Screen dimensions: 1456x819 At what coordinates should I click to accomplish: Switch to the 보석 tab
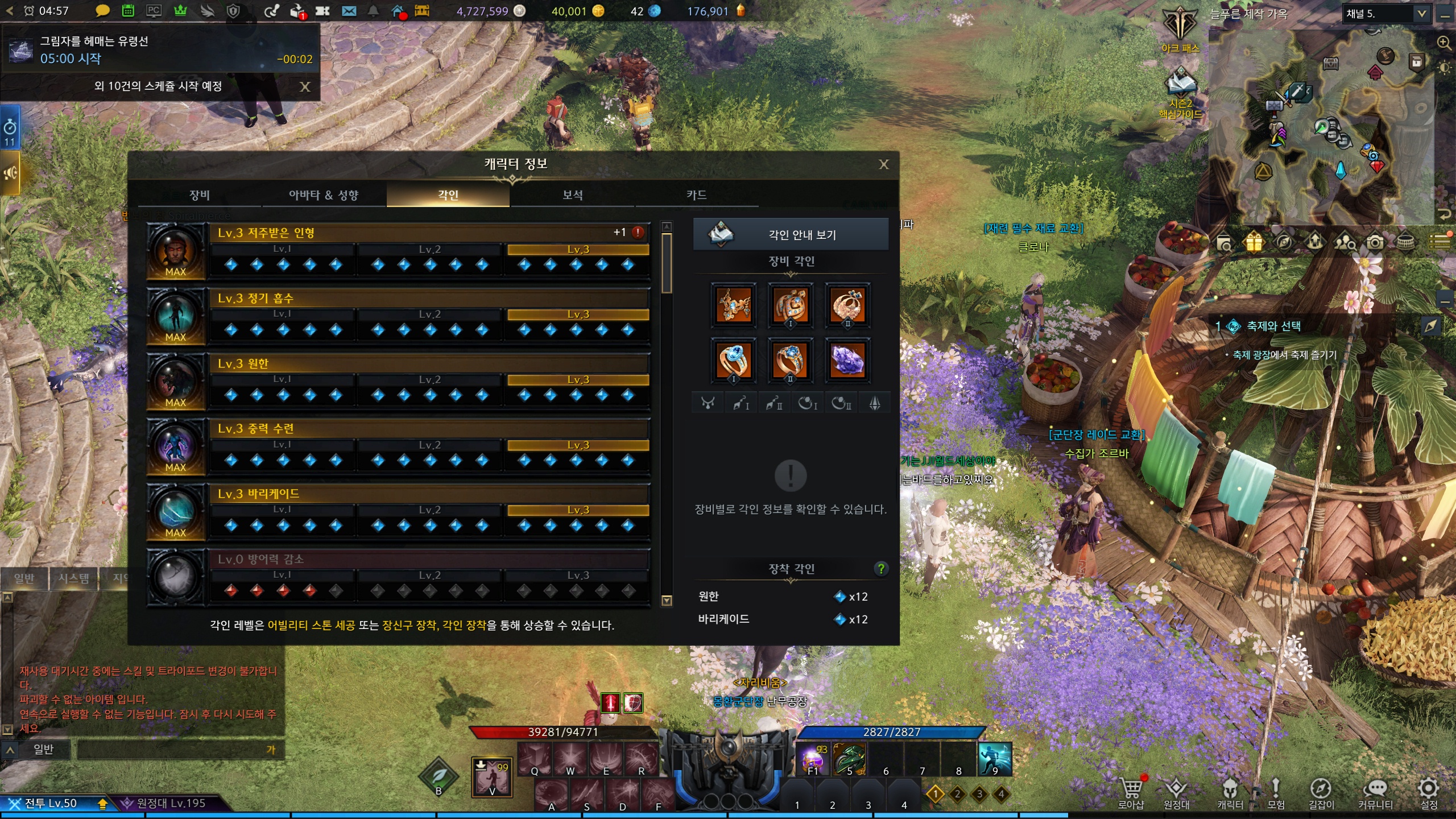click(572, 195)
